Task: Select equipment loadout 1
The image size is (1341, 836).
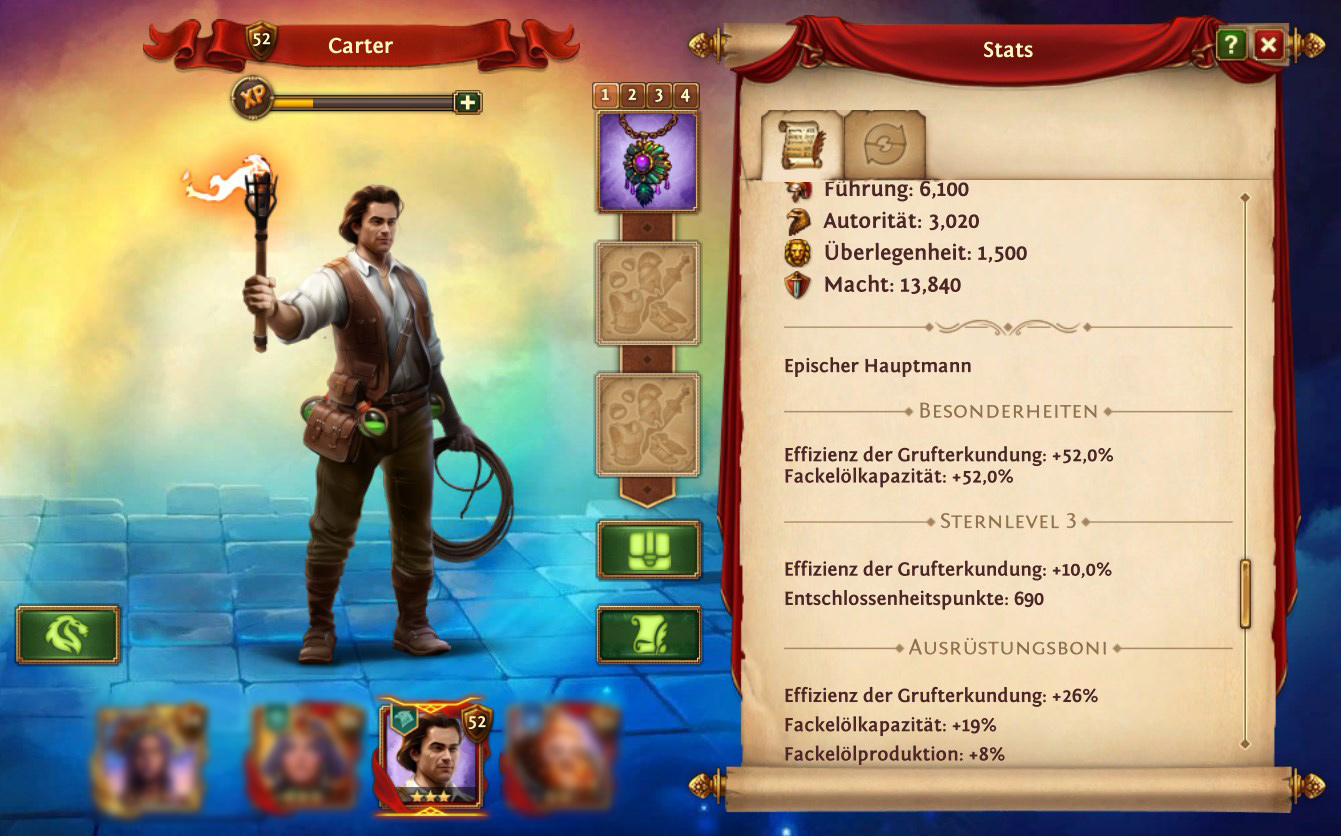Action: [x=606, y=96]
